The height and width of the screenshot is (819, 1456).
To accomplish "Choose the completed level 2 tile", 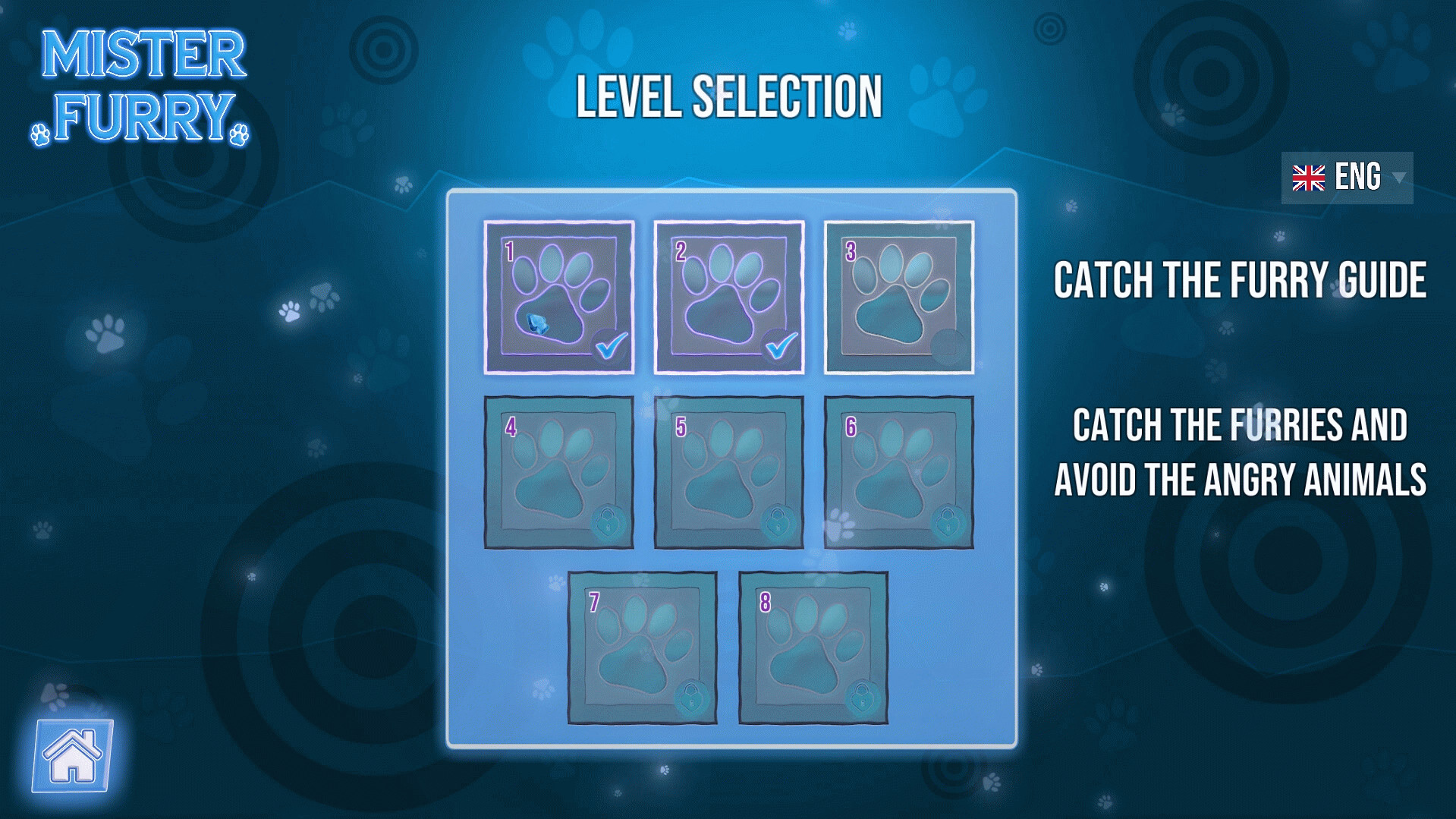I will 729,298.
